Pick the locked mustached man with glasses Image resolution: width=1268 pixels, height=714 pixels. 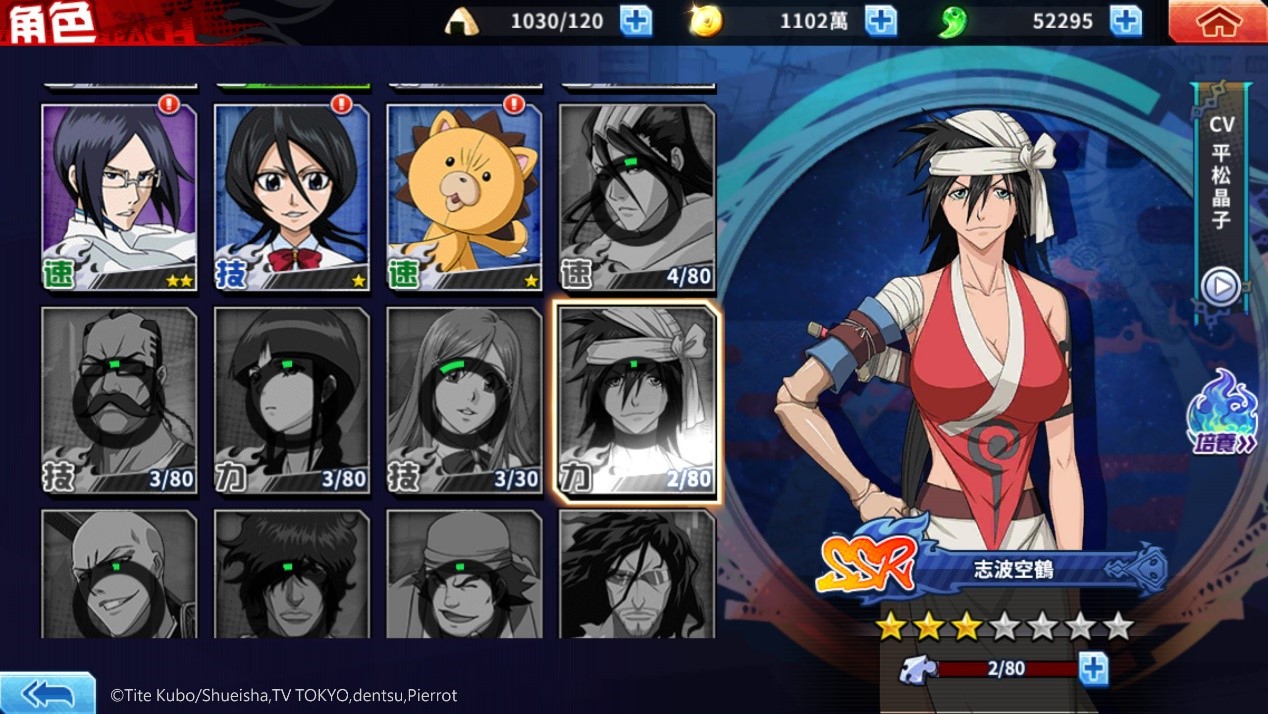[x=119, y=400]
